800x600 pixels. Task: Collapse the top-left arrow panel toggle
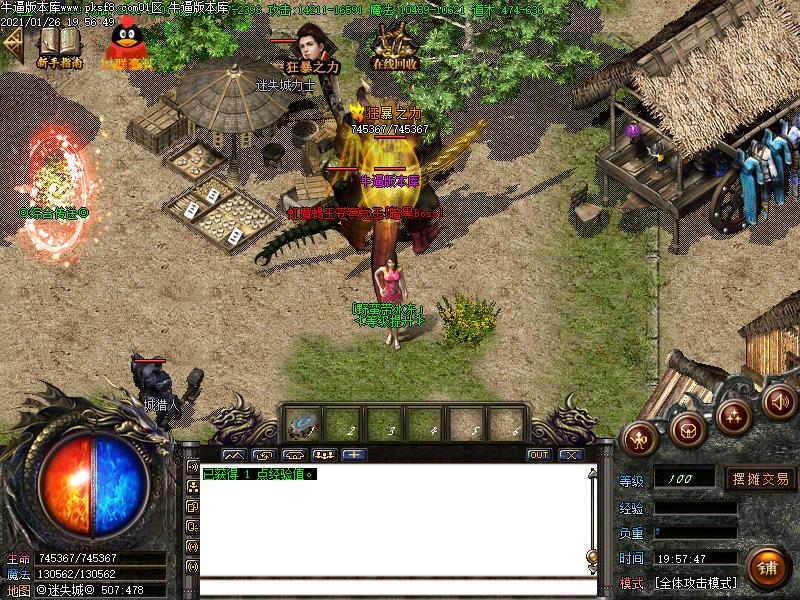pos(12,44)
